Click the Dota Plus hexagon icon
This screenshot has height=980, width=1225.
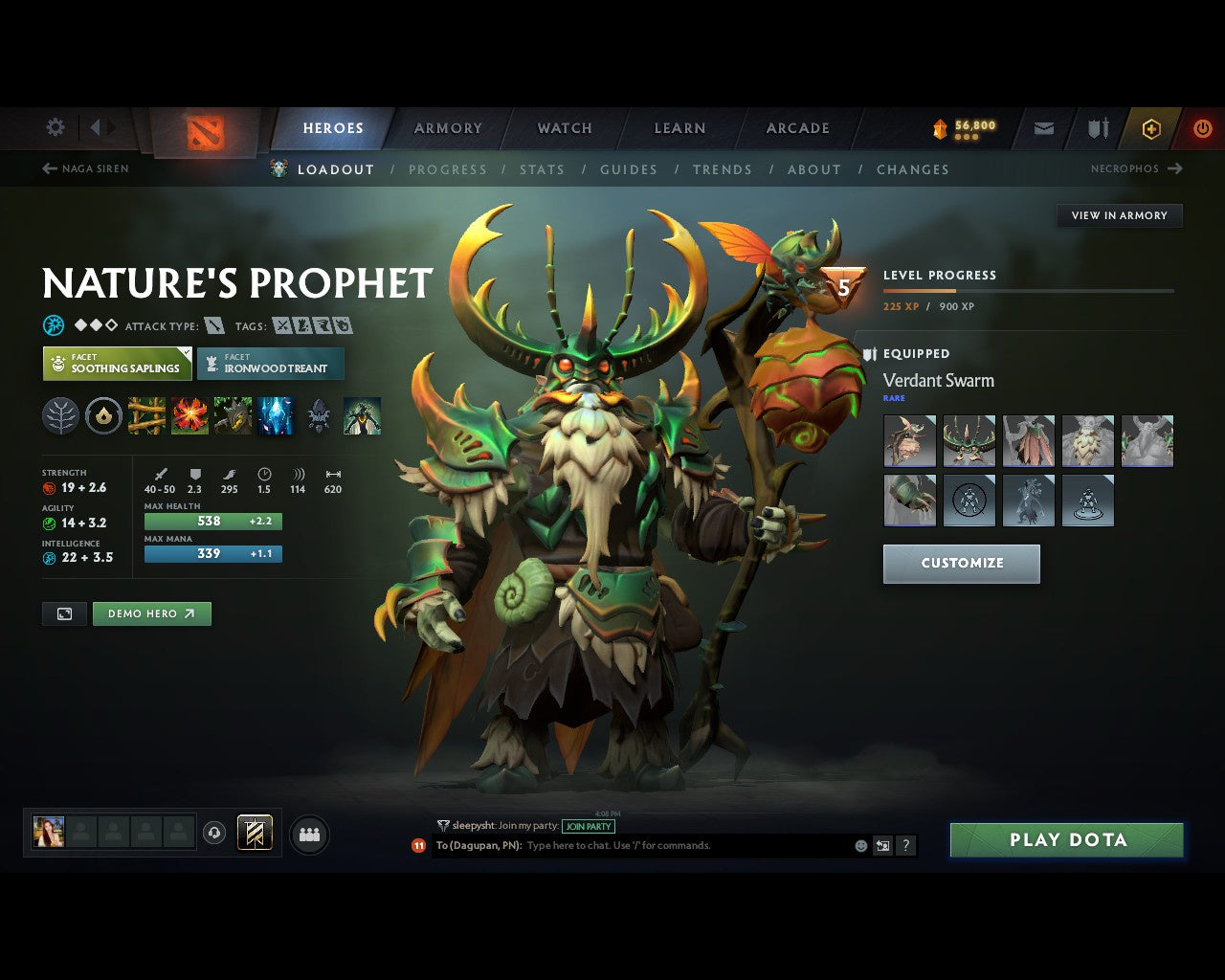coord(1152,128)
